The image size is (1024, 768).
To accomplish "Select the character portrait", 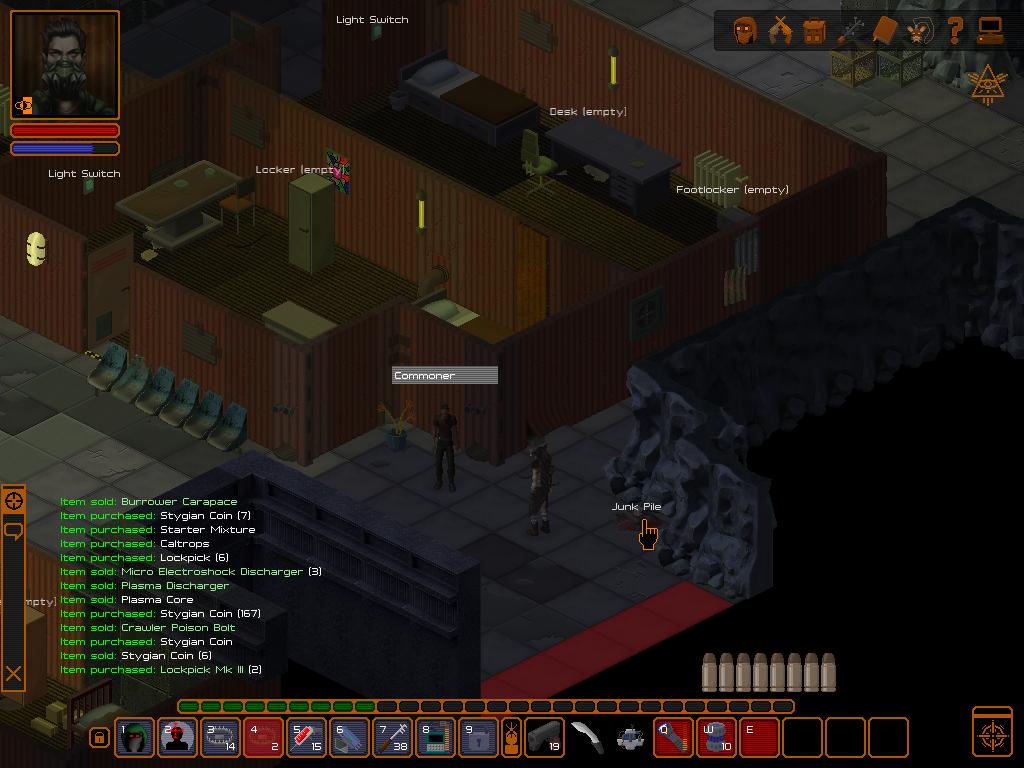I will click(x=65, y=66).
